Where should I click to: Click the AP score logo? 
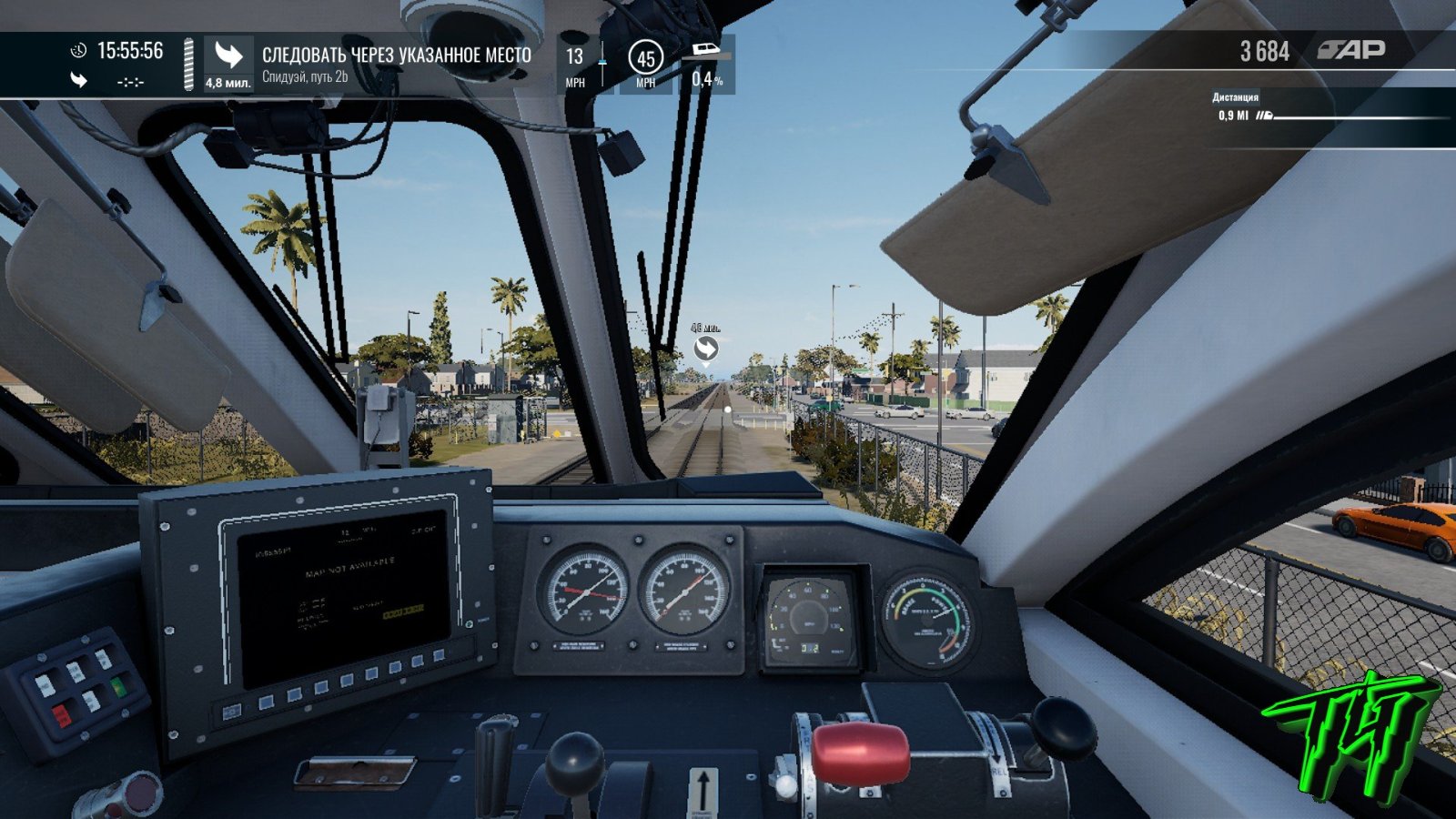[x=1351, y=50]
